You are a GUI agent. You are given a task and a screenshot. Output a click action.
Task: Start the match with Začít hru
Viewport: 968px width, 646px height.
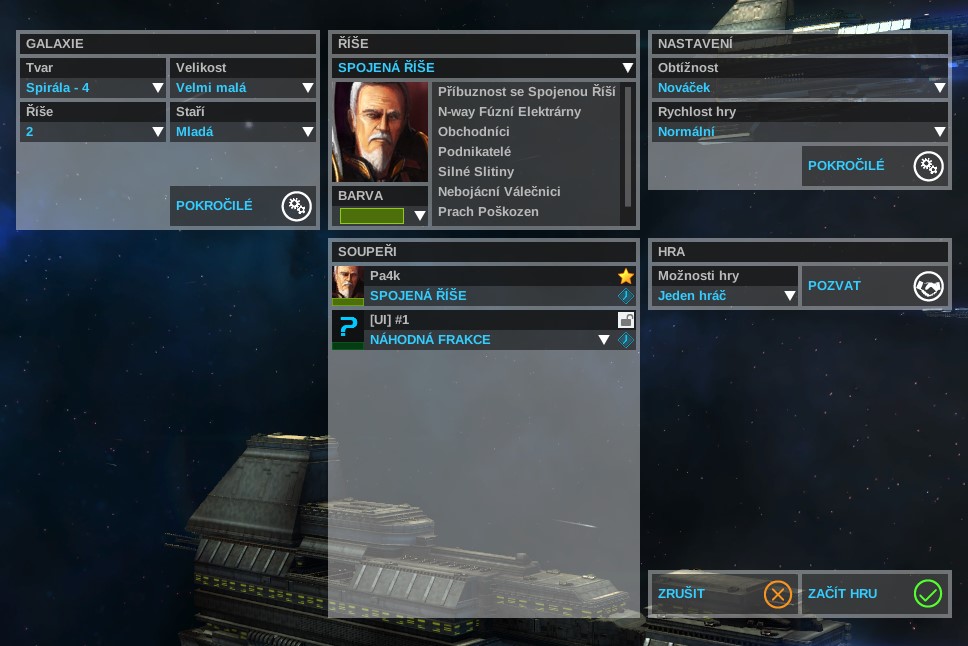[875, 594]
